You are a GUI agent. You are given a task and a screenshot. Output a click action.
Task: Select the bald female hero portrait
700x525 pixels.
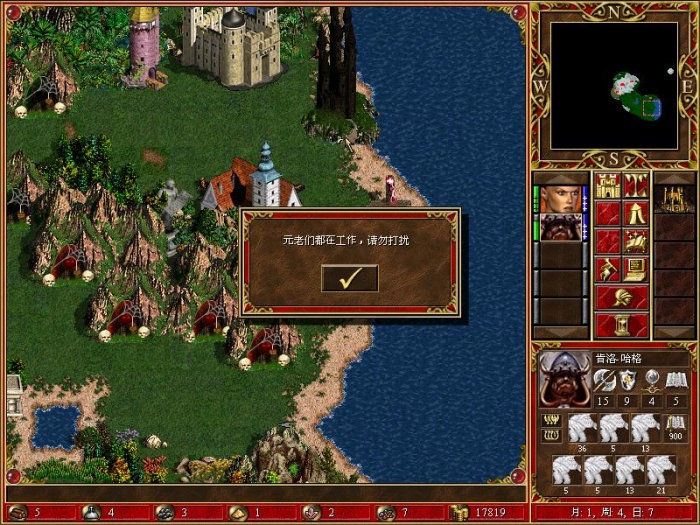(x=560, y=198)
